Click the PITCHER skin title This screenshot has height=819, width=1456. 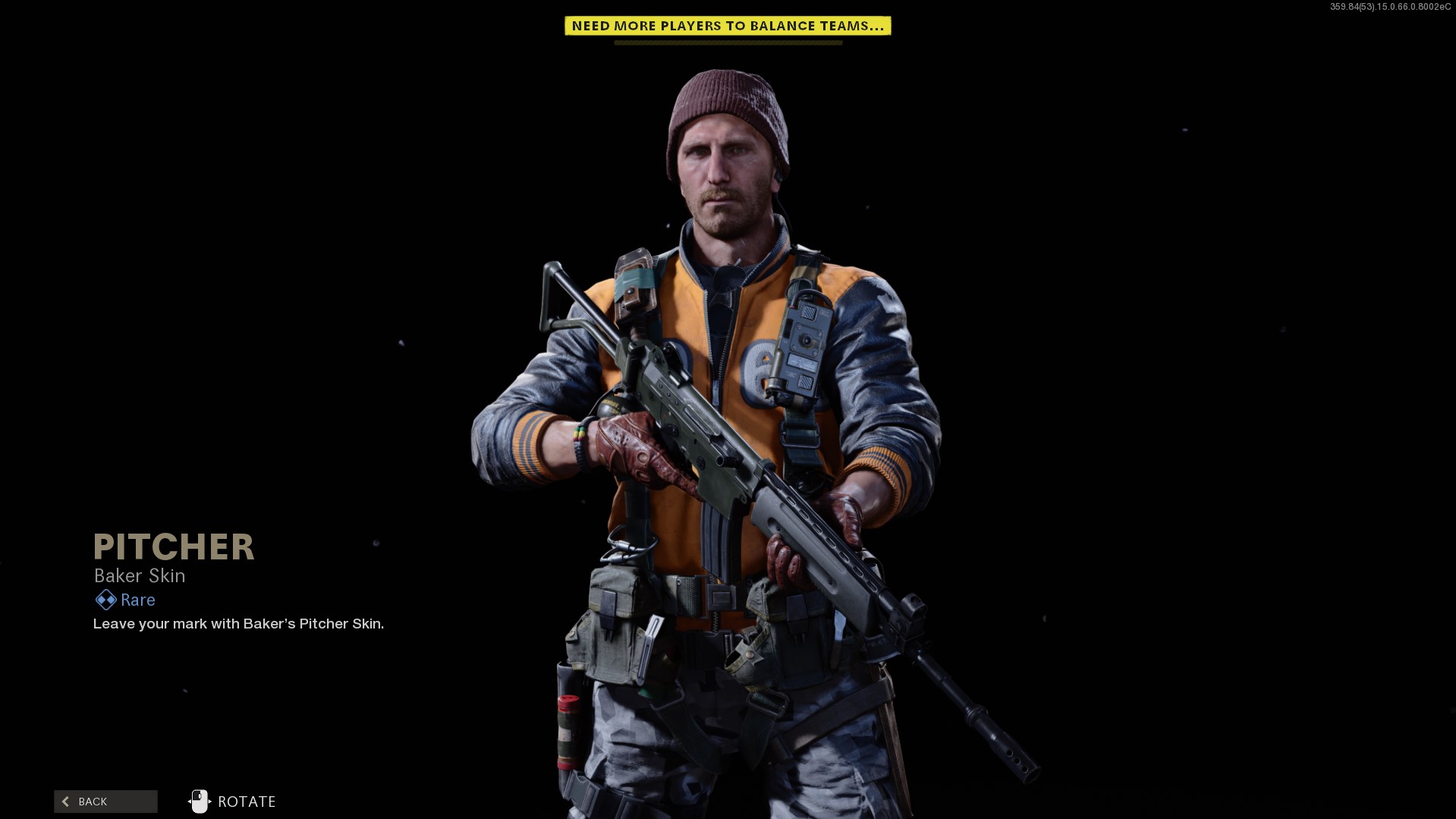click(x=173, y=547)
